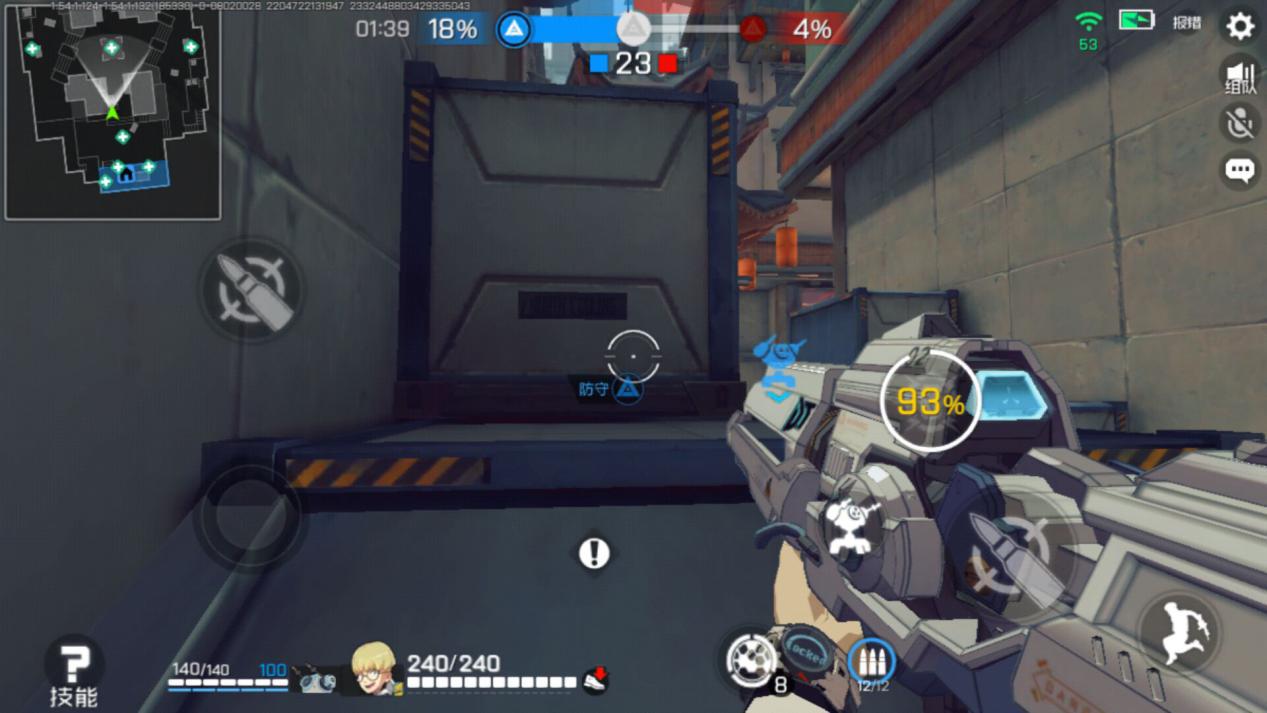Tap the round target skill icon

point(750,659)
